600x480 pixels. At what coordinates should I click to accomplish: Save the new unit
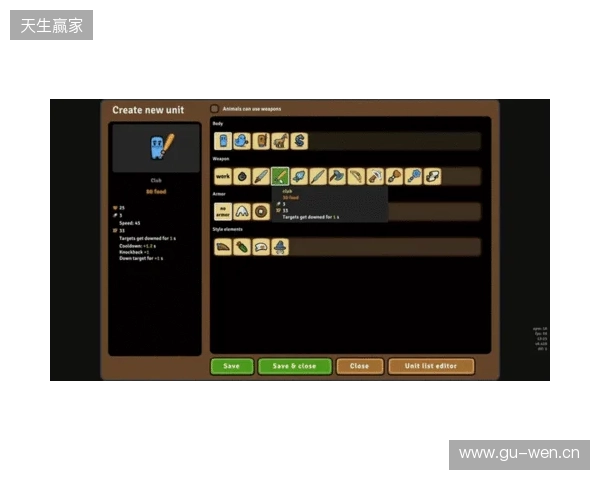point(231,366)
